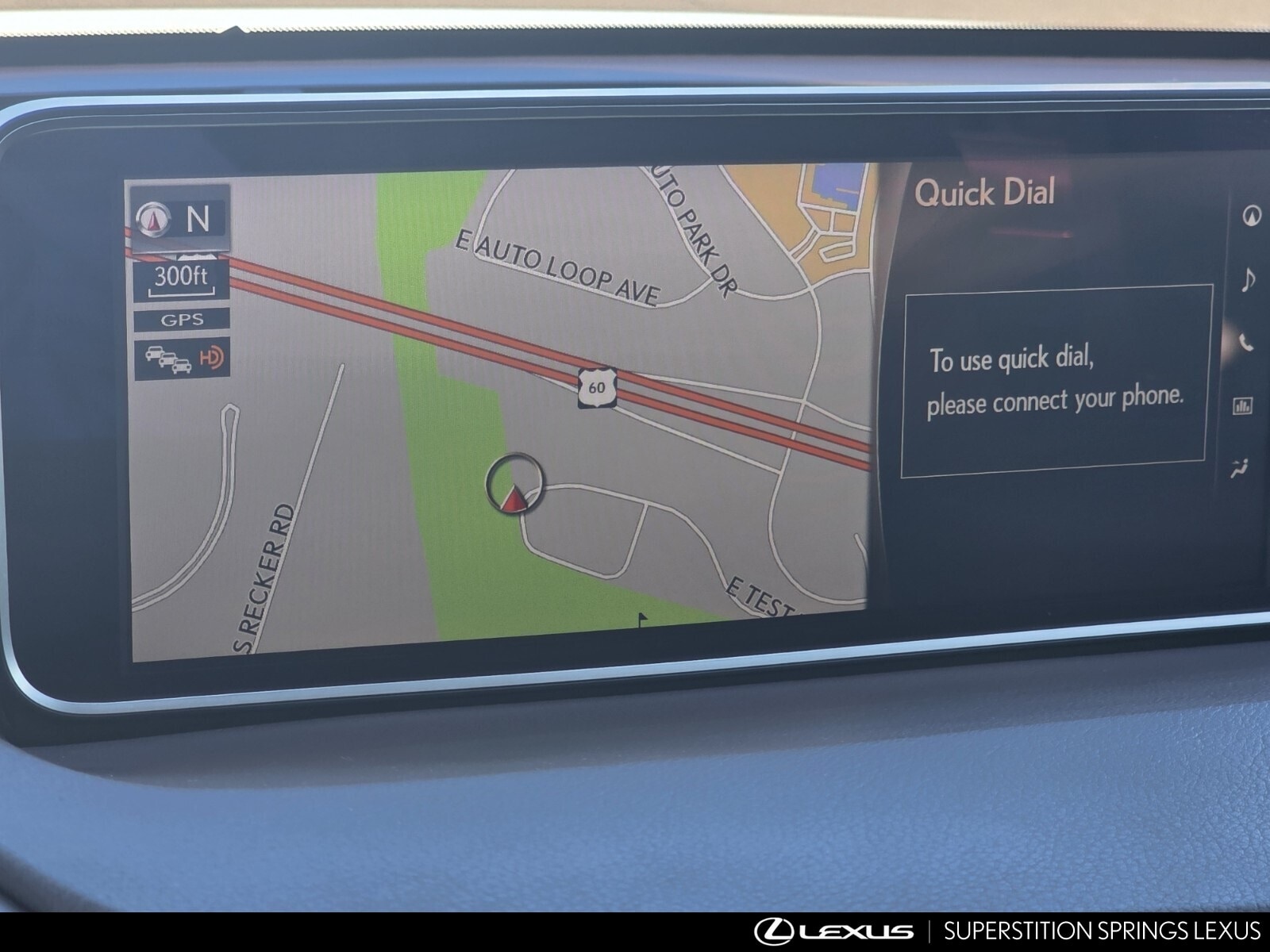1270x952 pixels.
Task: Open the bar chart vehicle info icon
Action: (x=1242, y=406)
